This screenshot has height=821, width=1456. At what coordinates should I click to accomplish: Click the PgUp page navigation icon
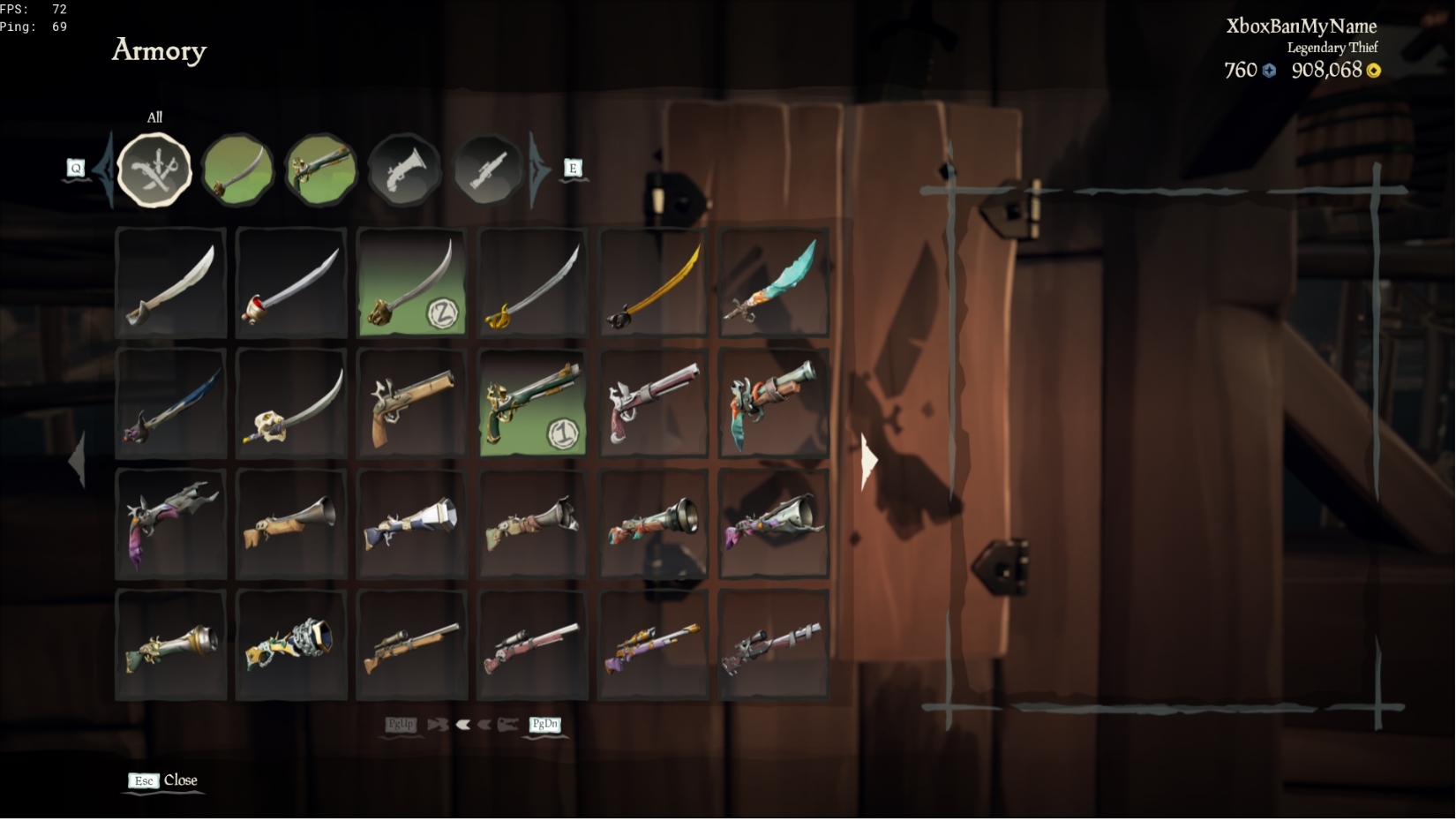coord(402,724)
